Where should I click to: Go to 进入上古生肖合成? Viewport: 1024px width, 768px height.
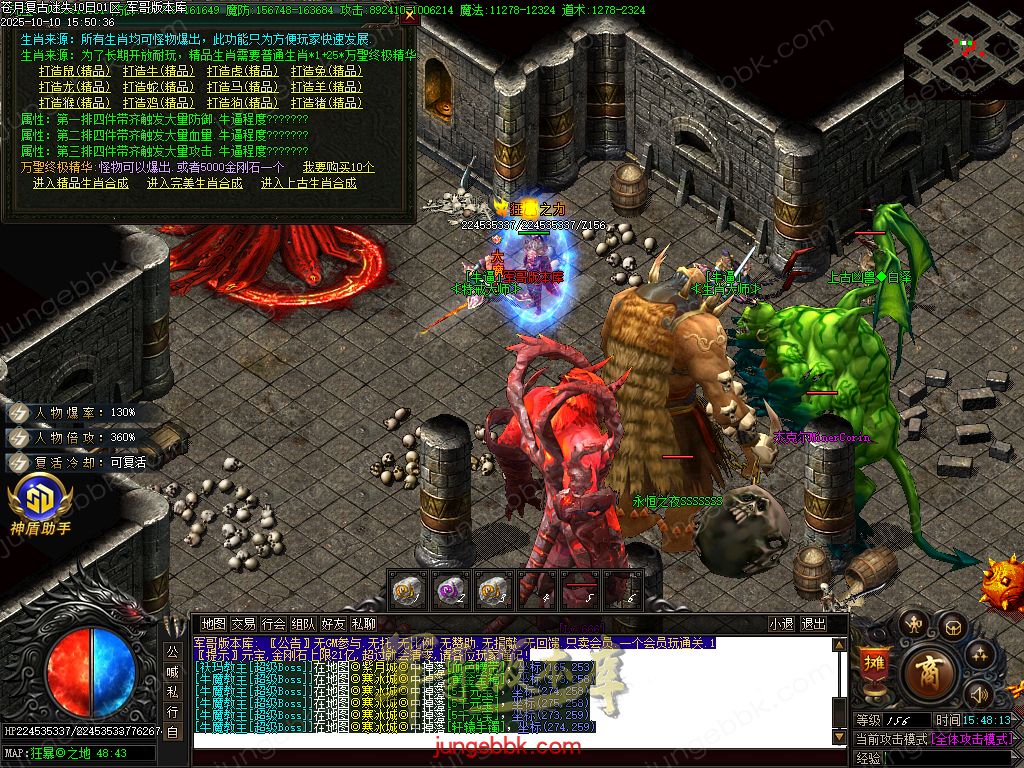pyautogui.click(x=309, y=183)
